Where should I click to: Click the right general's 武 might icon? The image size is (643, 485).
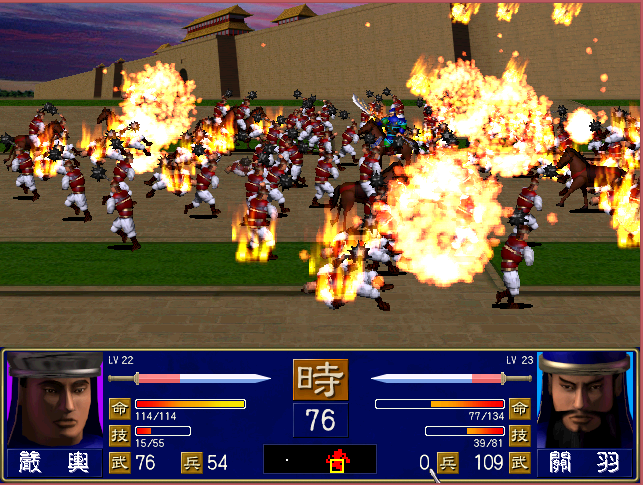pyautogui.click(x=519, y=462)
